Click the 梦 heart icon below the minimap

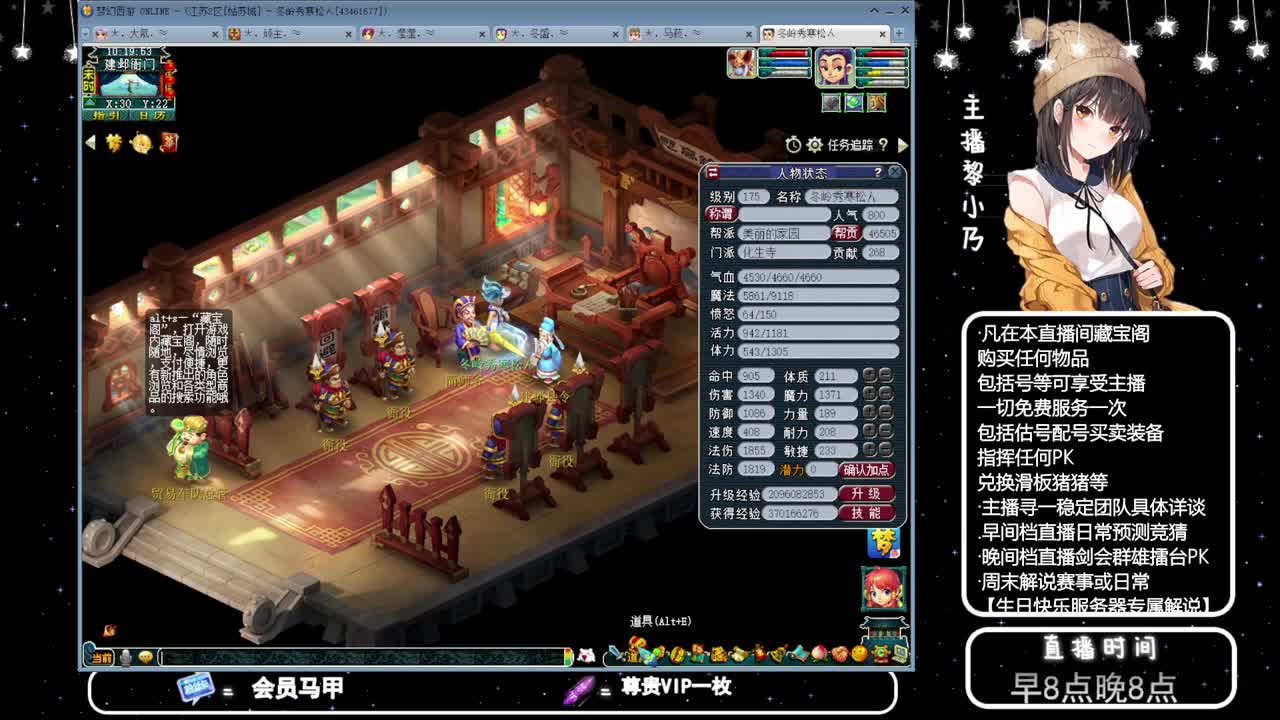(x=114, y=142)
